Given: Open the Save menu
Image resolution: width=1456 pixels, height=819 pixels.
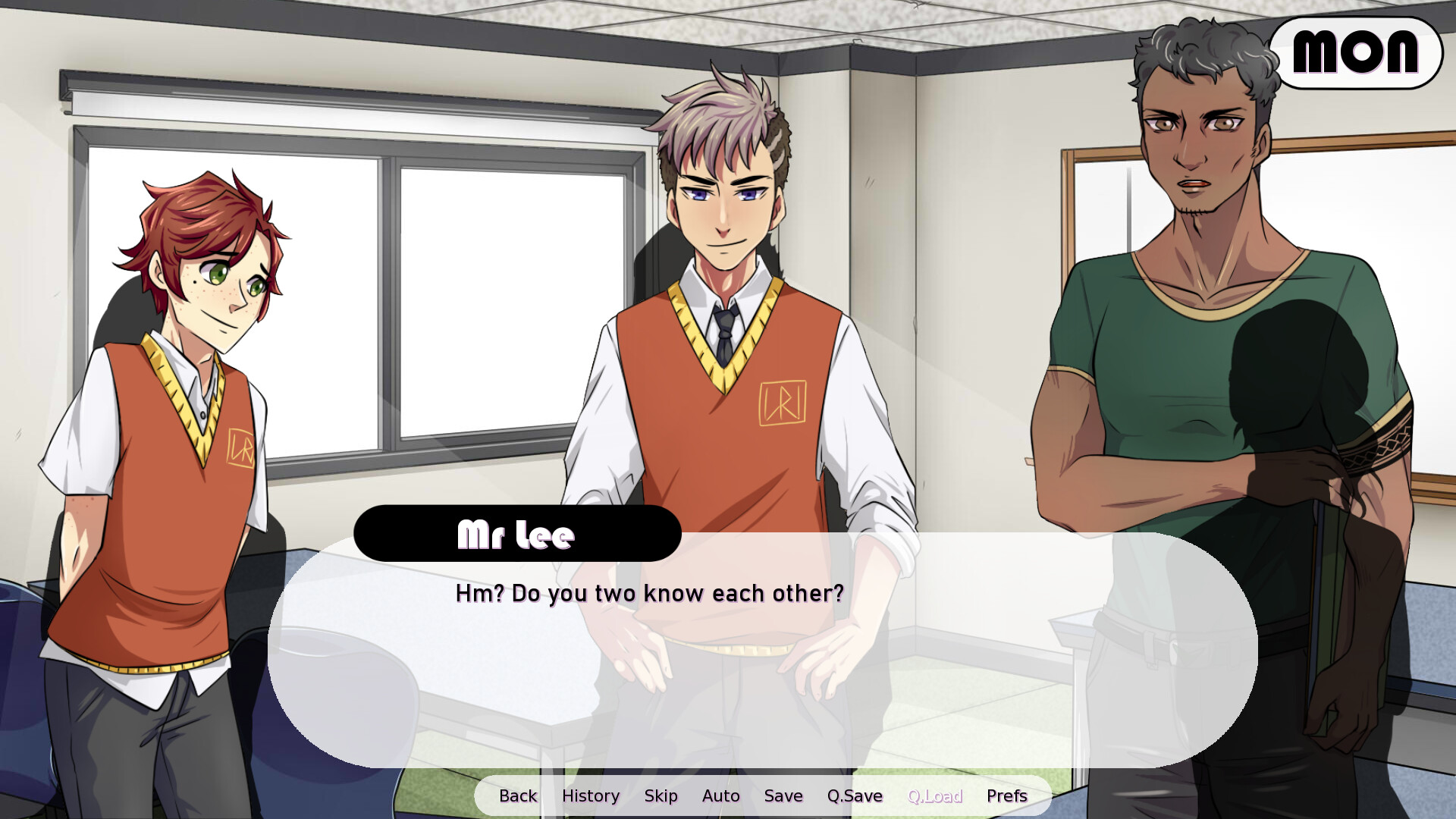Looking at the screenshot, I should point(783,795).
